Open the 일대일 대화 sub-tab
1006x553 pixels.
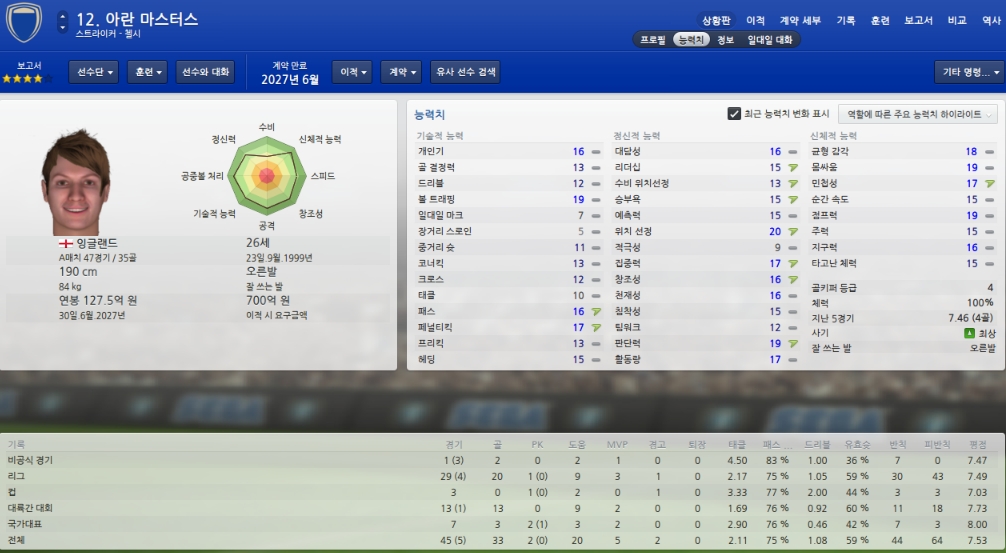point(770,40)
